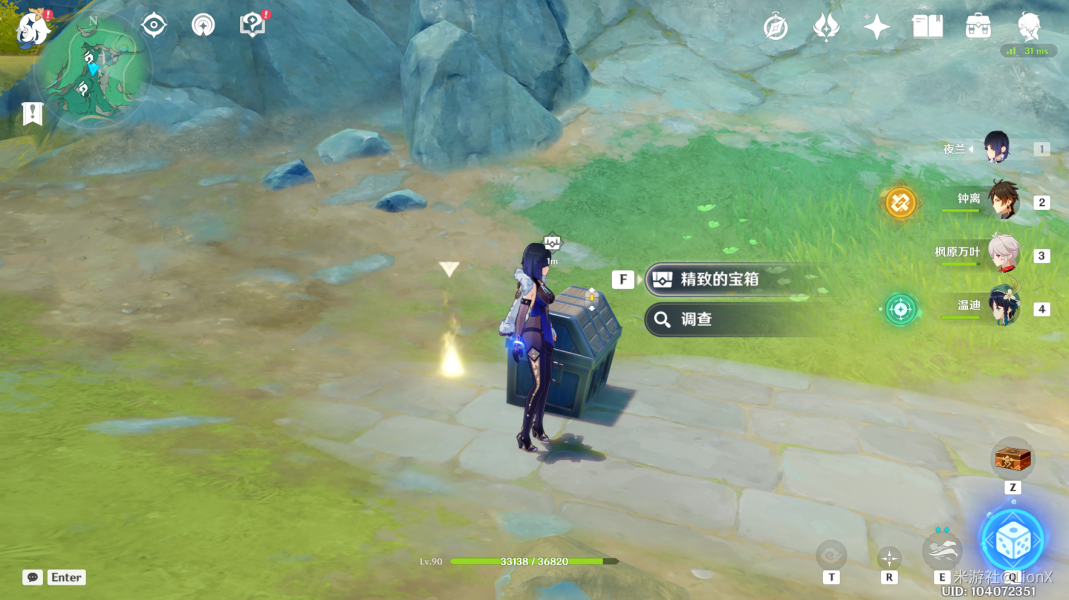The image size is (1069, 600).
Task: Open the inventory backpack icon
Action: click(978, 27)
